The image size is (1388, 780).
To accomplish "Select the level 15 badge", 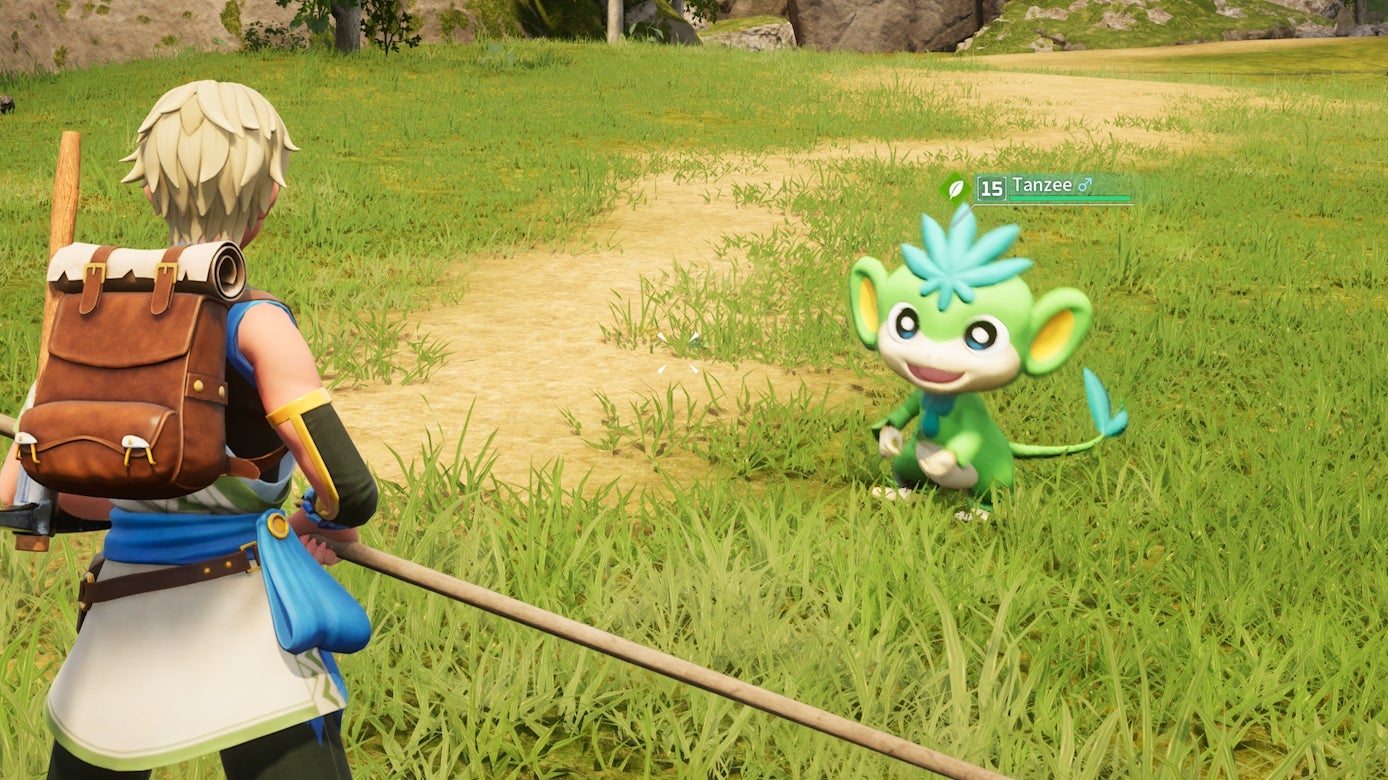I will 992,188.
